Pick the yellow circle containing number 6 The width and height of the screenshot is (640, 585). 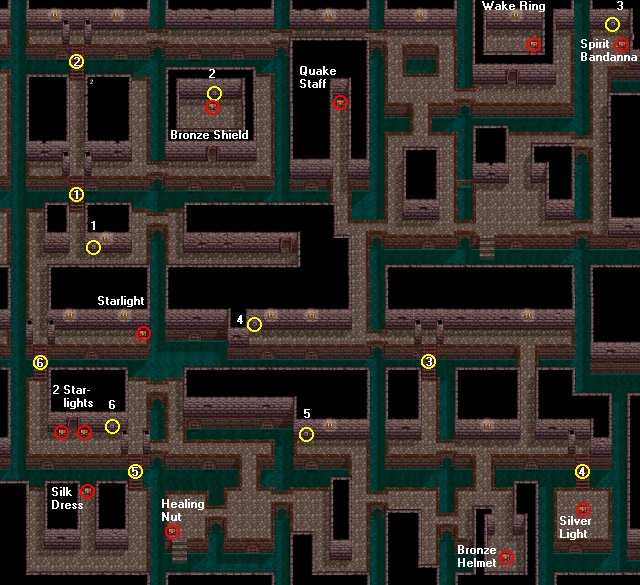40,362
